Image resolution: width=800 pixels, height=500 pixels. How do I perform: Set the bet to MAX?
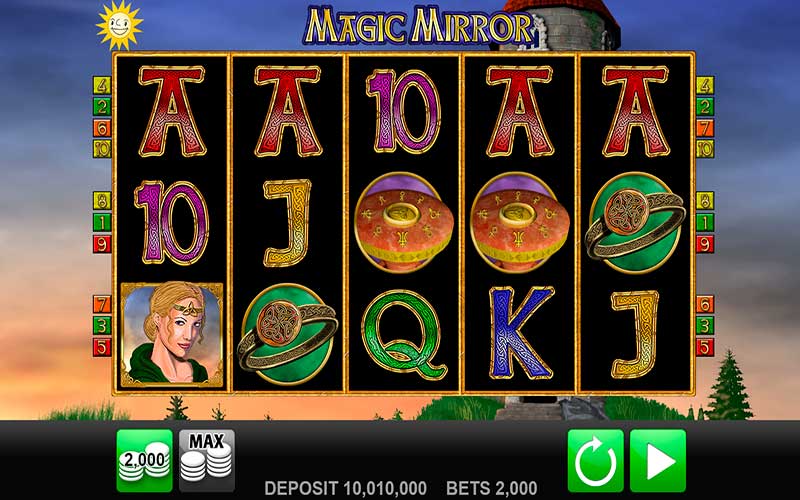pos(206,460)
